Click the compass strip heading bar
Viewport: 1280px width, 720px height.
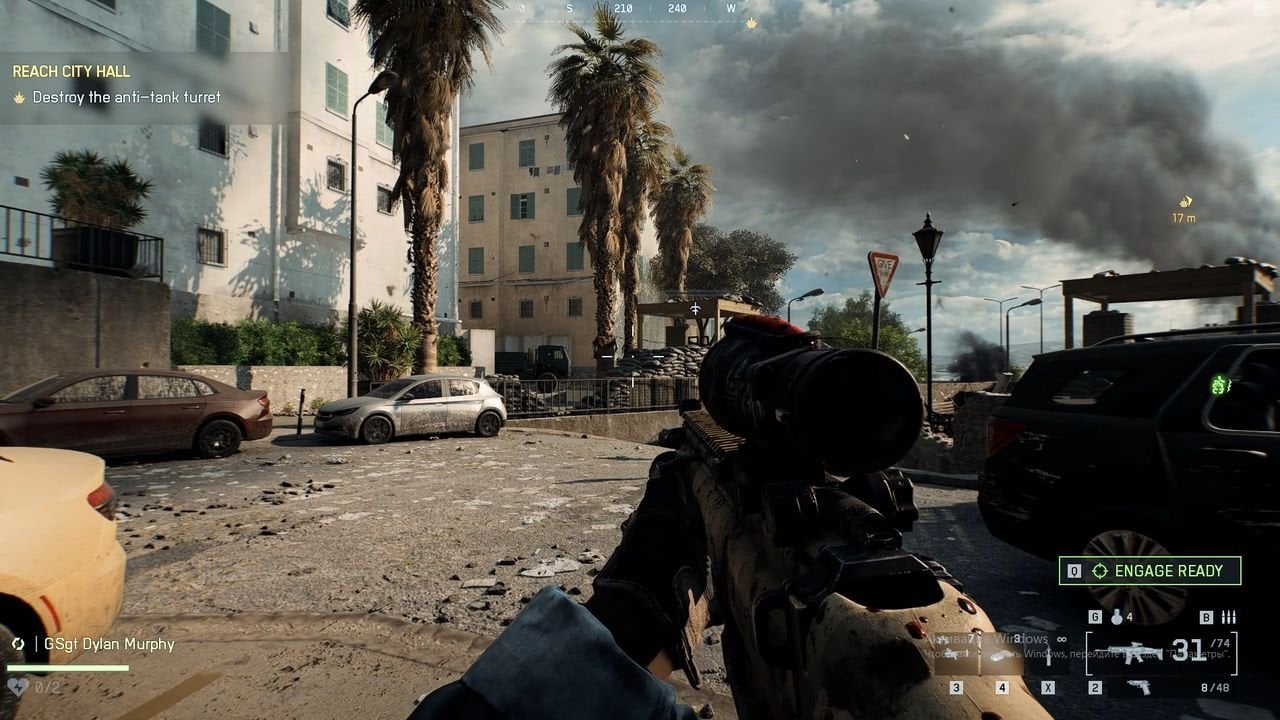(x=628, y=9)
